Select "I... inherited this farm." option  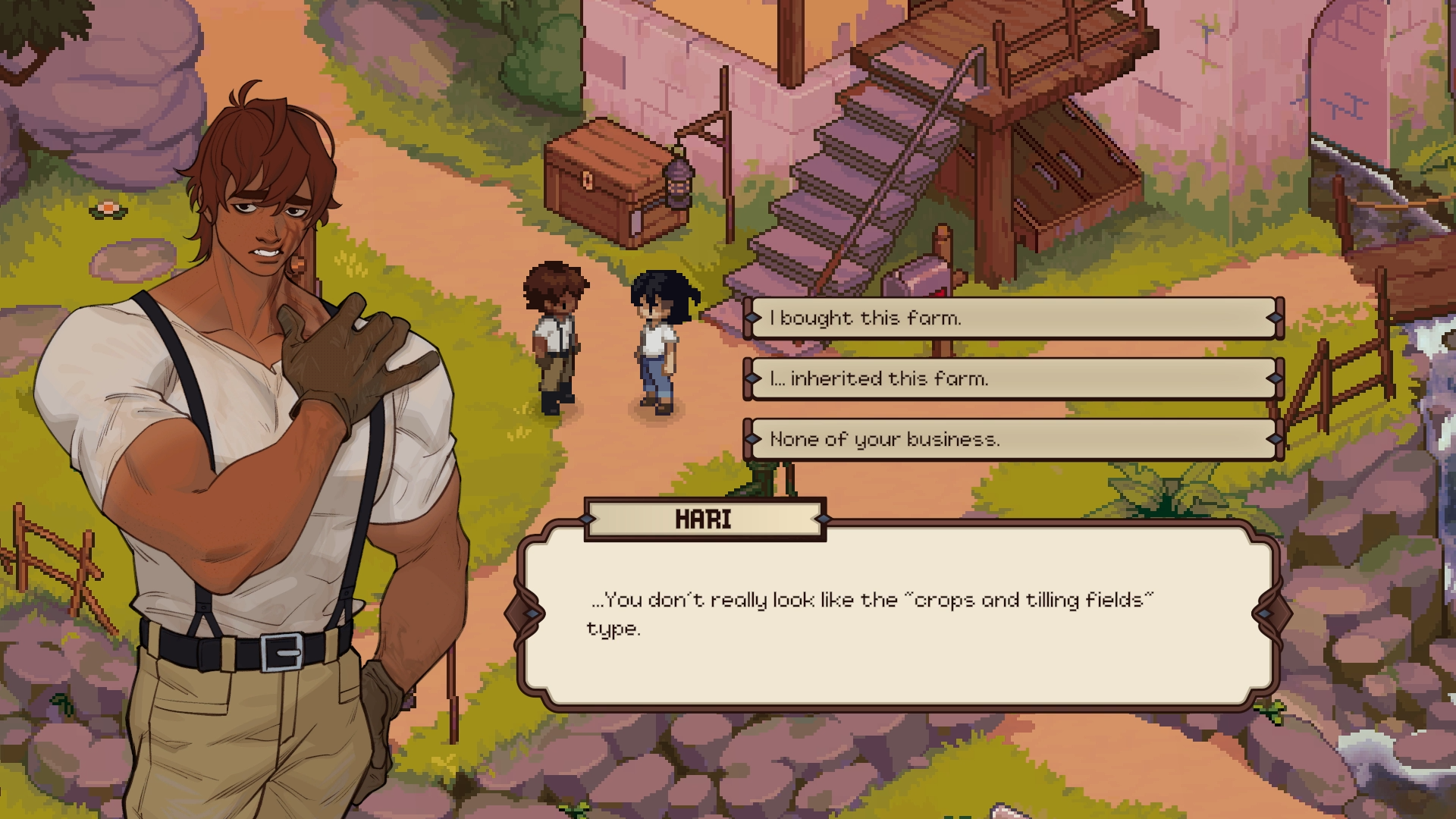[x=1012, y=378]
